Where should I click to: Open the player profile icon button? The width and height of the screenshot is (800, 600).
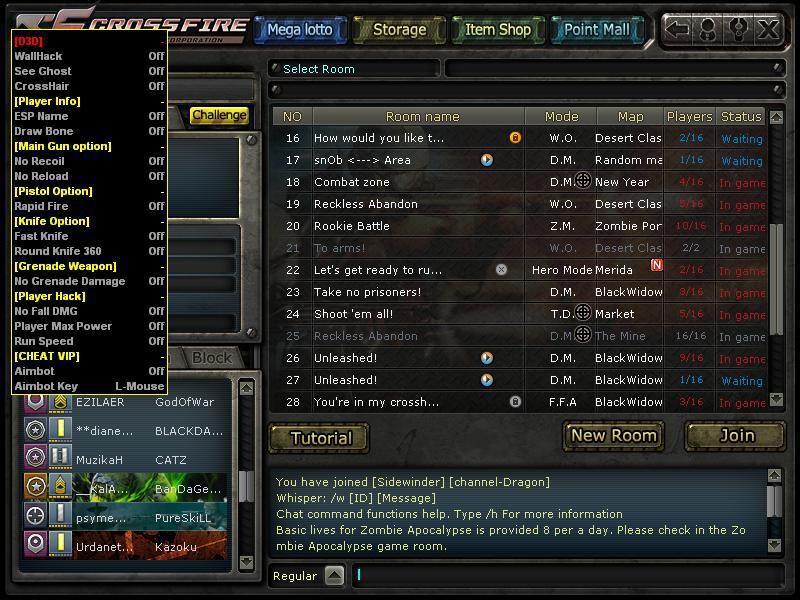[x=708, y=29]
